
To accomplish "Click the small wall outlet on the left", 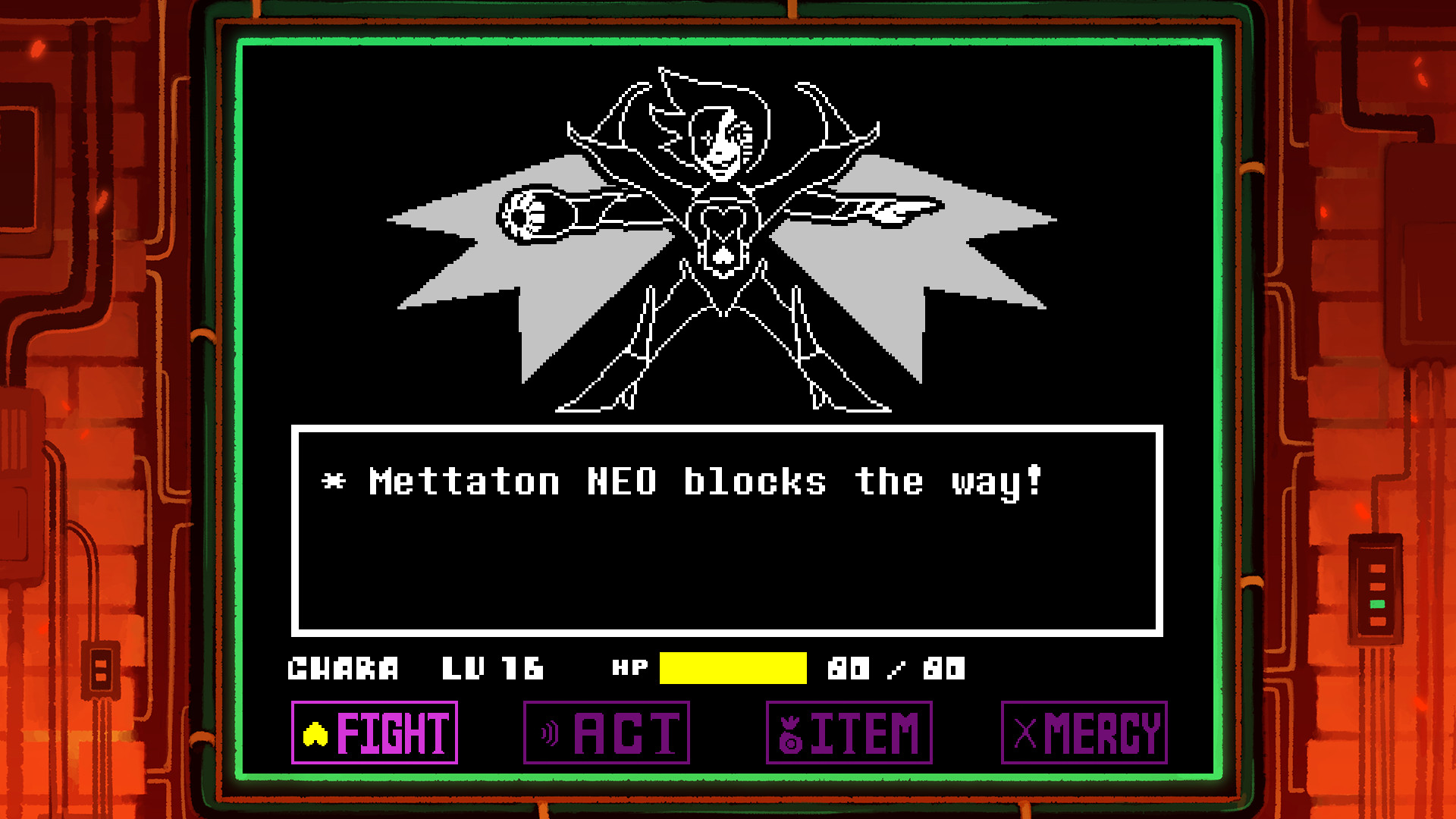I will tap(100, 670).
